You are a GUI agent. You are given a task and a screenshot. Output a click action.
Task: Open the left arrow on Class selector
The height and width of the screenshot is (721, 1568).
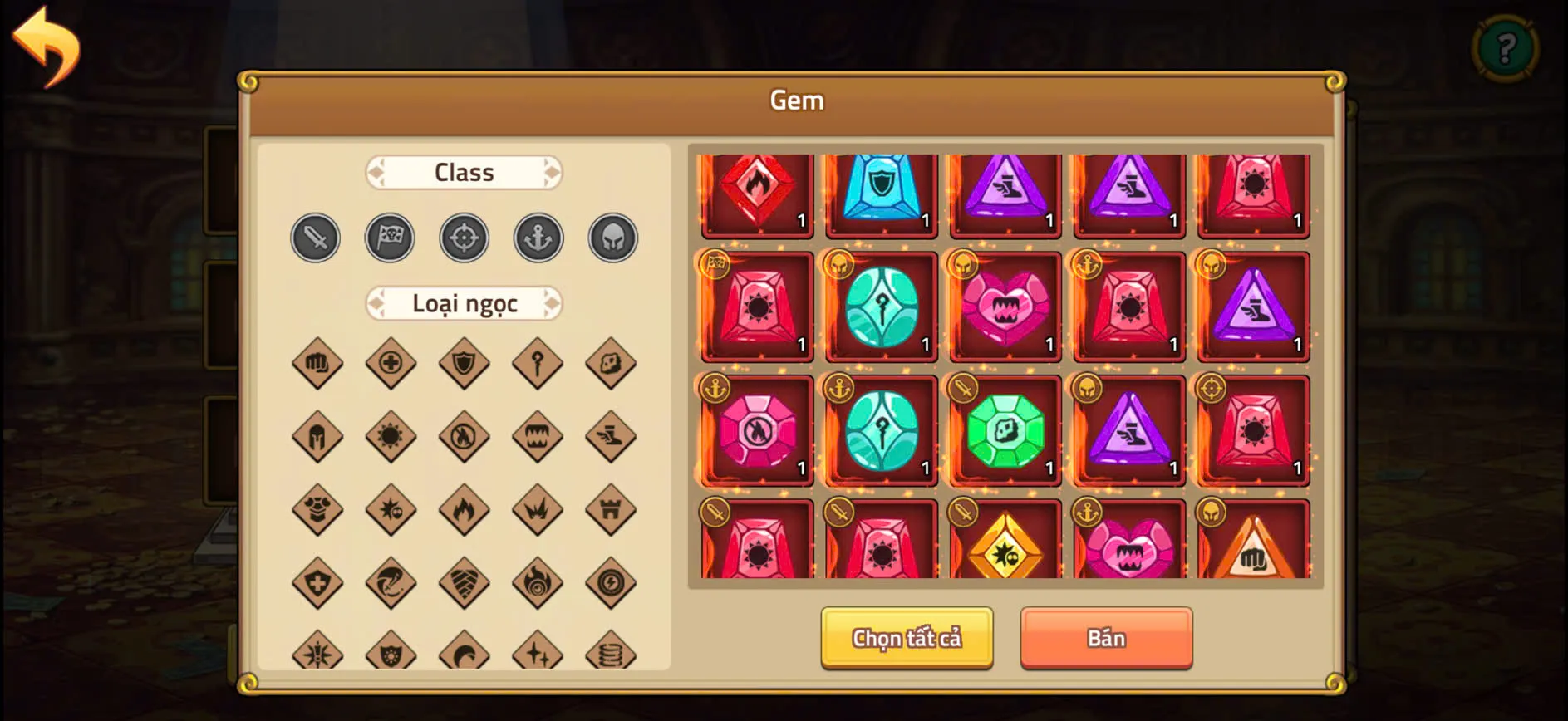378,172
